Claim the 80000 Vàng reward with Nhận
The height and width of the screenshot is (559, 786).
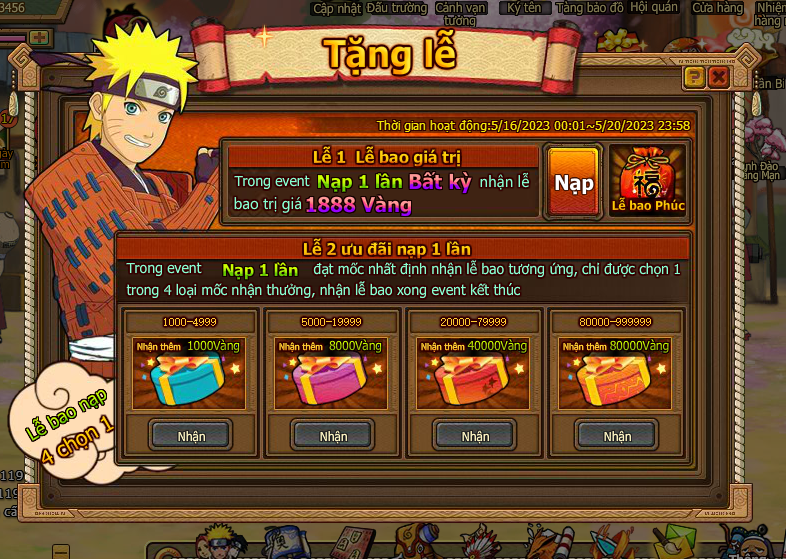[x=617, y=436]
